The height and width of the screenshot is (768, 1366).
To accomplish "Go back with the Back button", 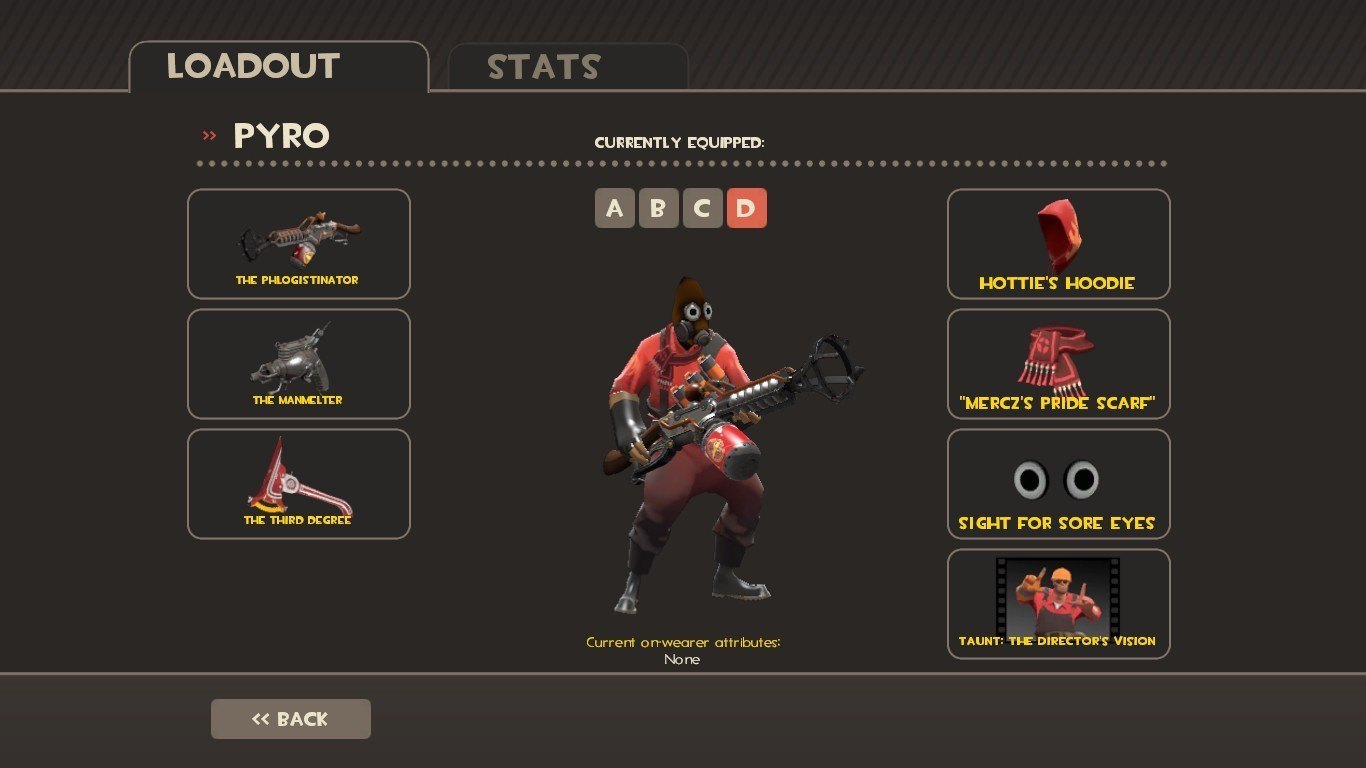I will pyautogui.click(x=290, y=719).
